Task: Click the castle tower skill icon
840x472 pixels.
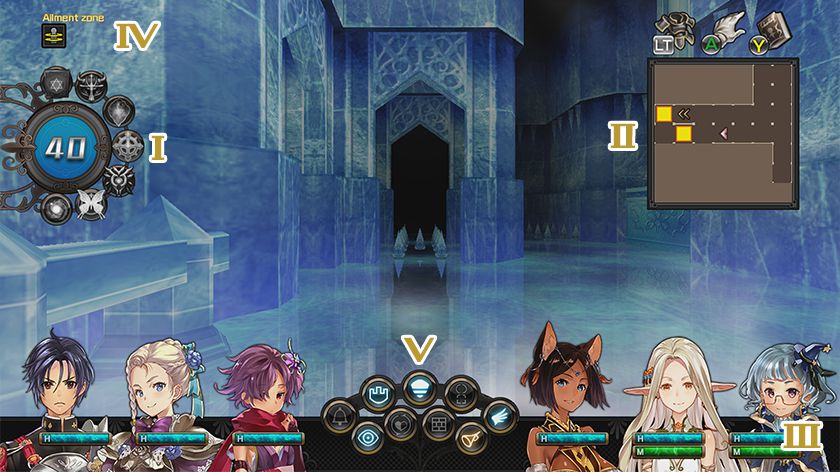Action: point(378,391)
